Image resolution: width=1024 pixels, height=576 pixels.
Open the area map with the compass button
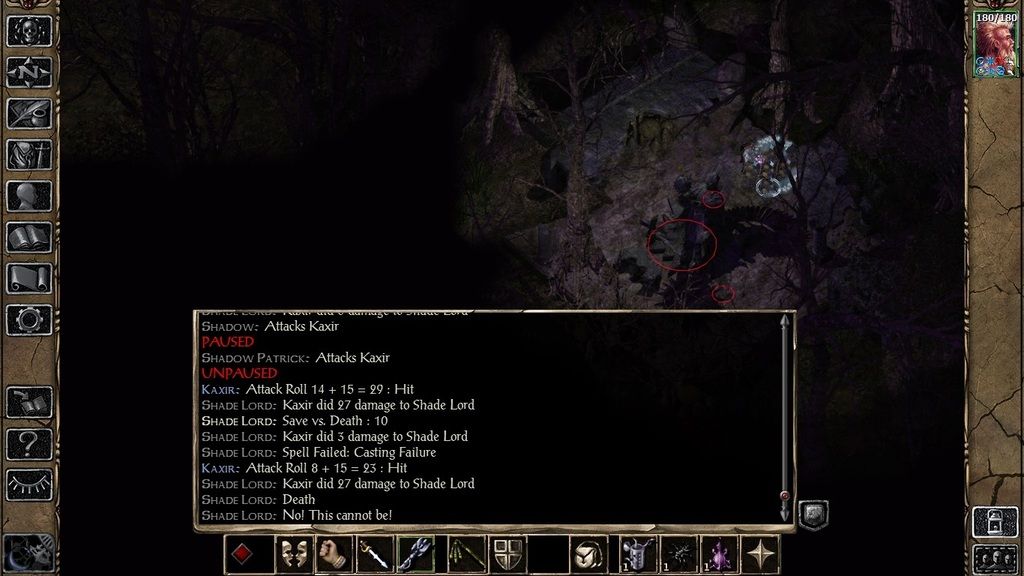[x=29, y=72]
